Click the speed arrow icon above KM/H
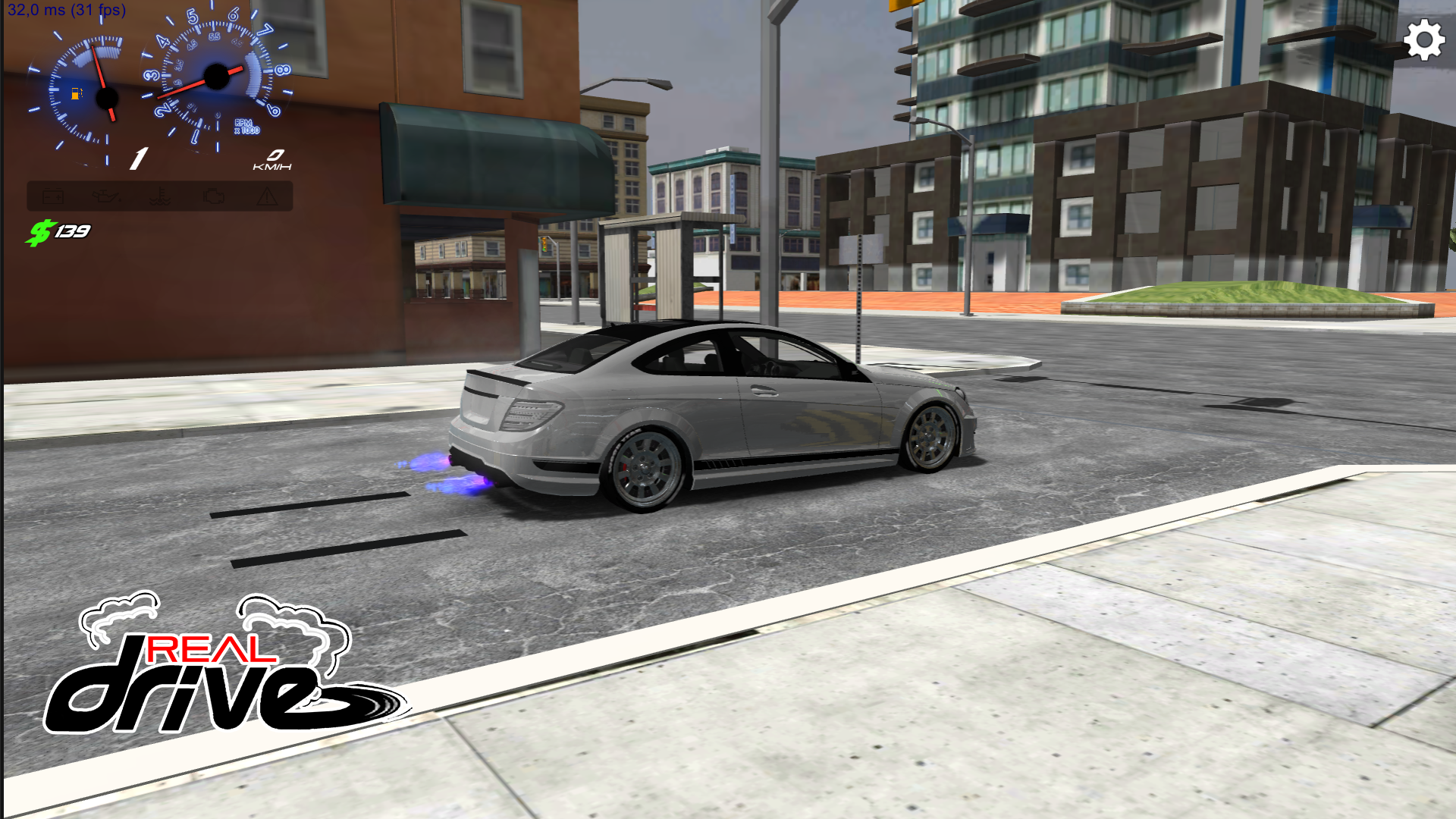 click(x=275, y=155)
